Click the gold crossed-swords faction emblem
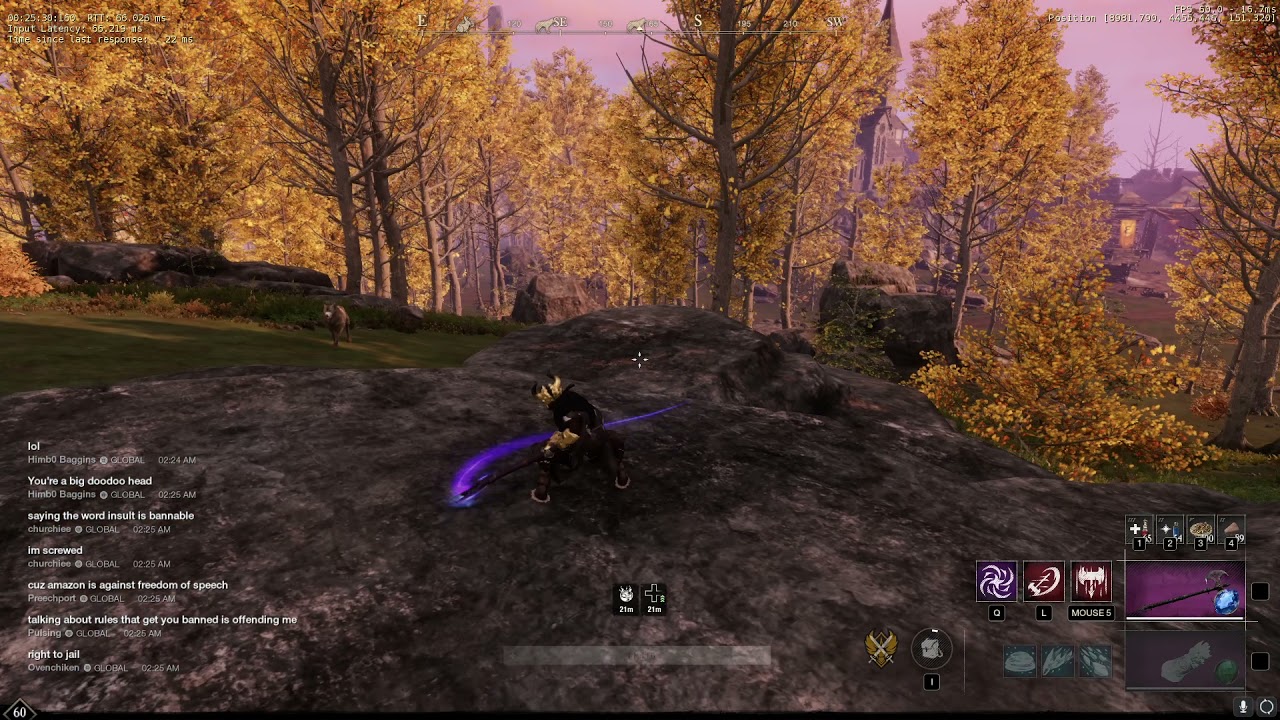 point(881,649)
